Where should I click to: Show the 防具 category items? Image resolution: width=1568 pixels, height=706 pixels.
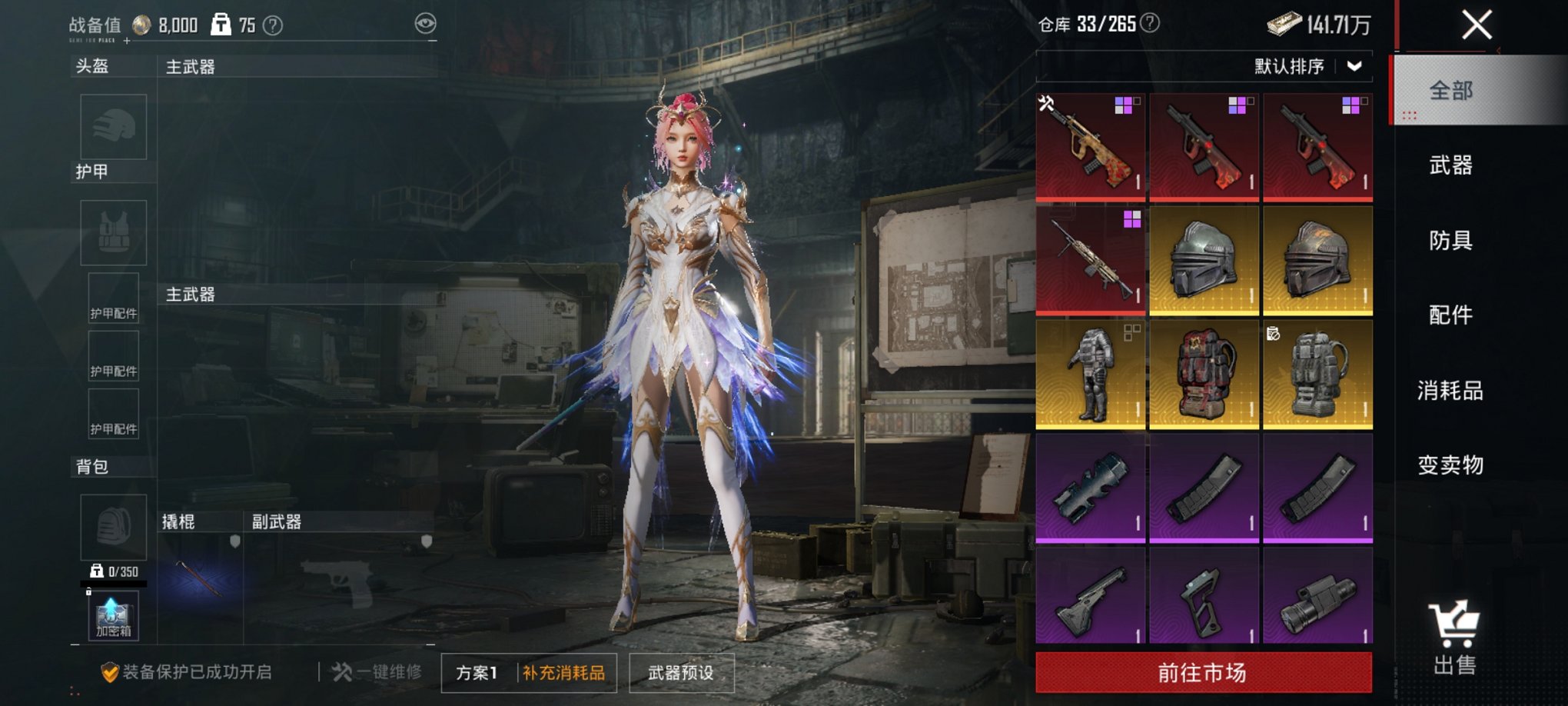point(1450,241)
